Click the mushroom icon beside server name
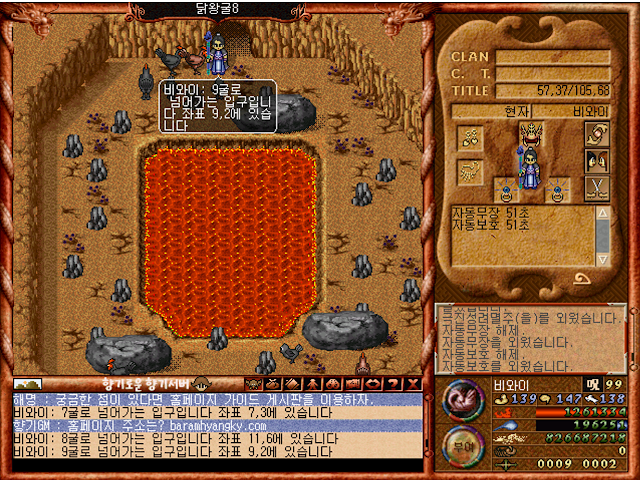 pos(201,383)
